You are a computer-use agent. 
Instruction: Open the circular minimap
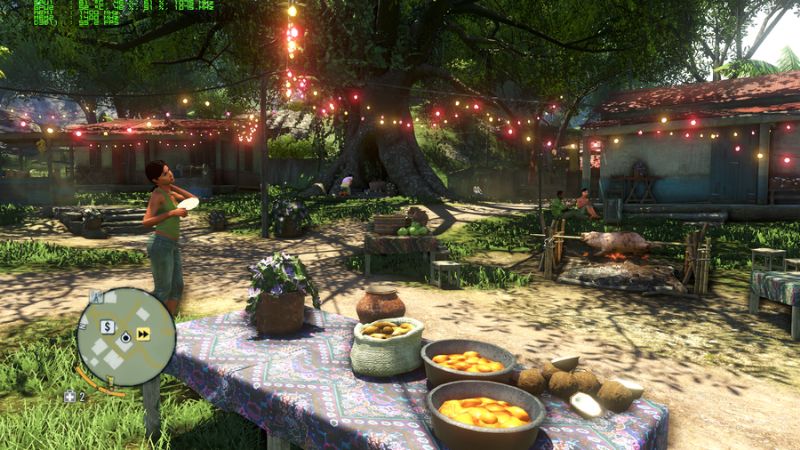tap(125, 337)
